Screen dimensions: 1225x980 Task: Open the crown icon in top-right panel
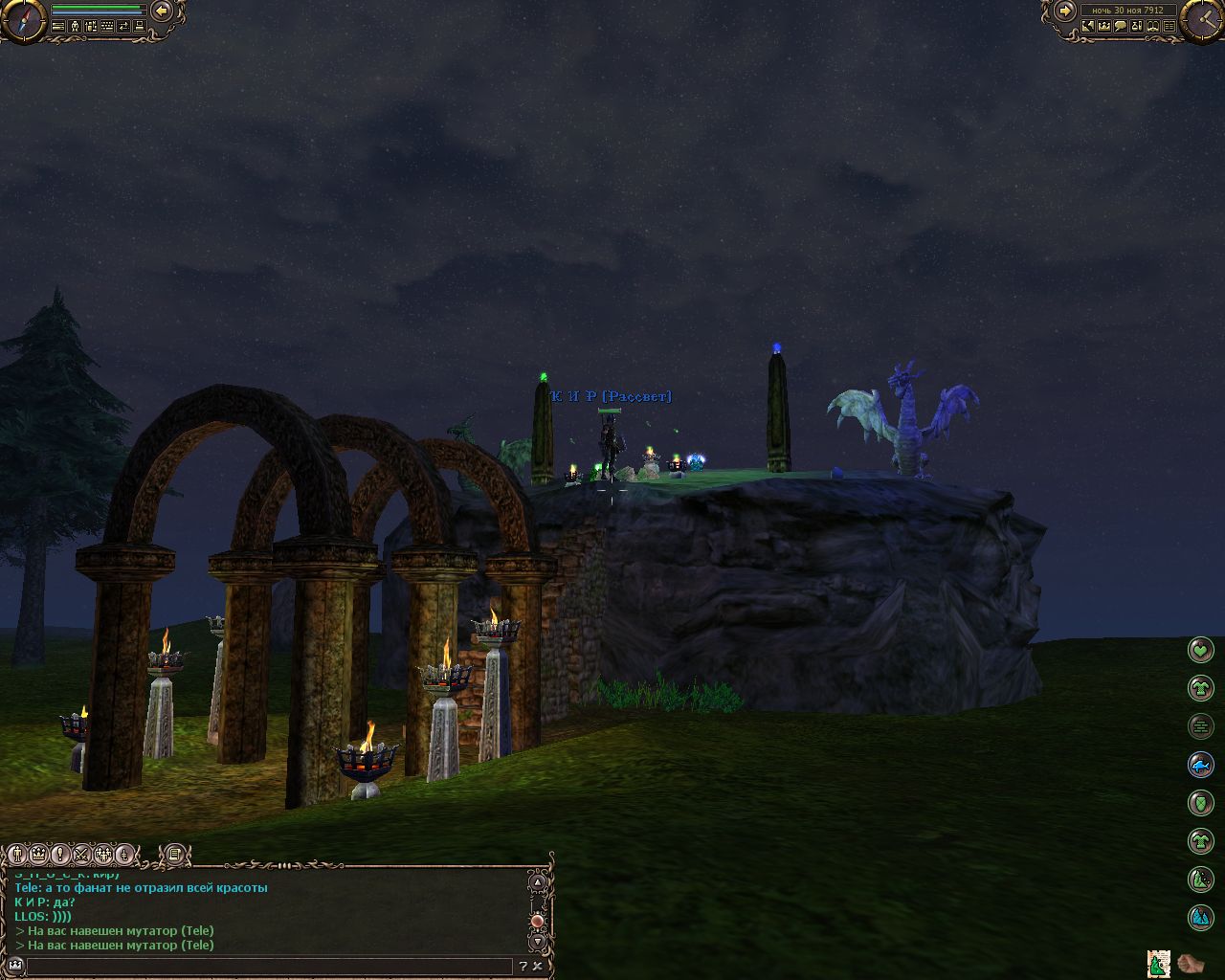coord(1103,27)
